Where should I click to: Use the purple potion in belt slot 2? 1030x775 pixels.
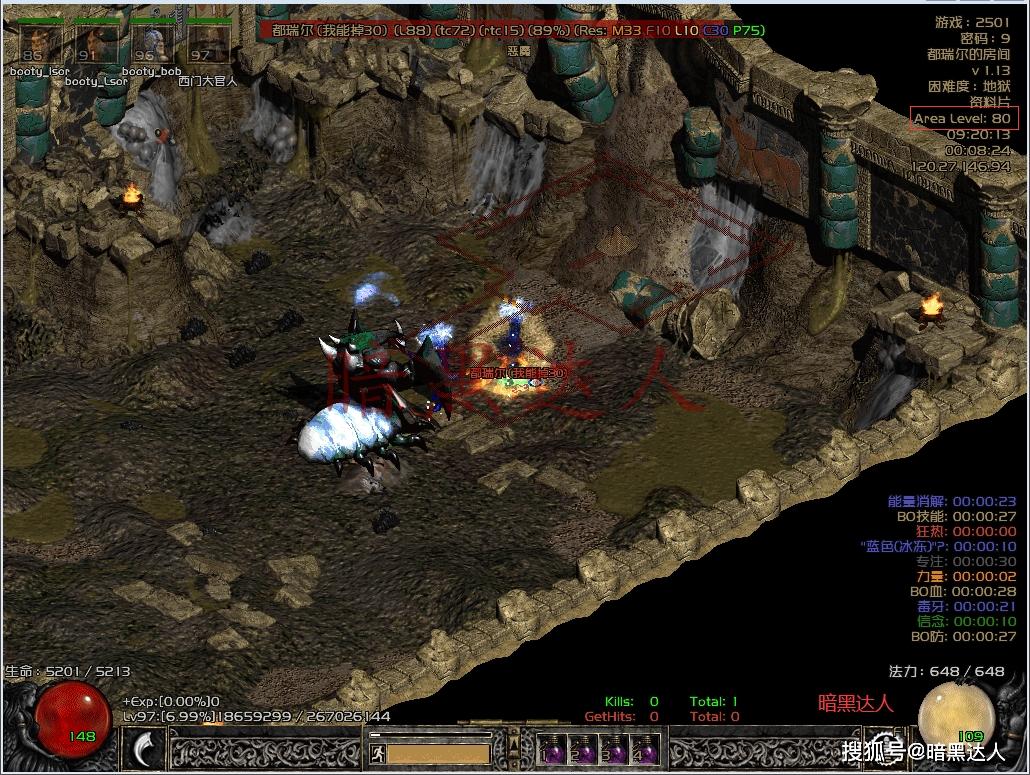click(x=582, y=749)
